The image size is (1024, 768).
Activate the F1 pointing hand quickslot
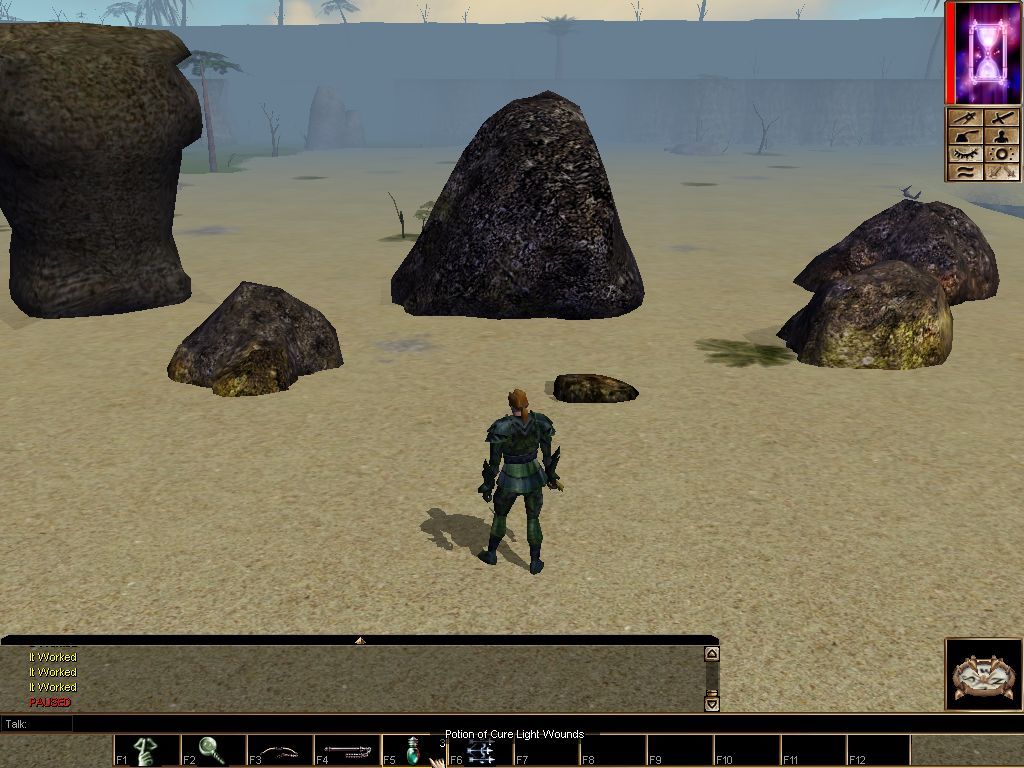pos(146,750)
